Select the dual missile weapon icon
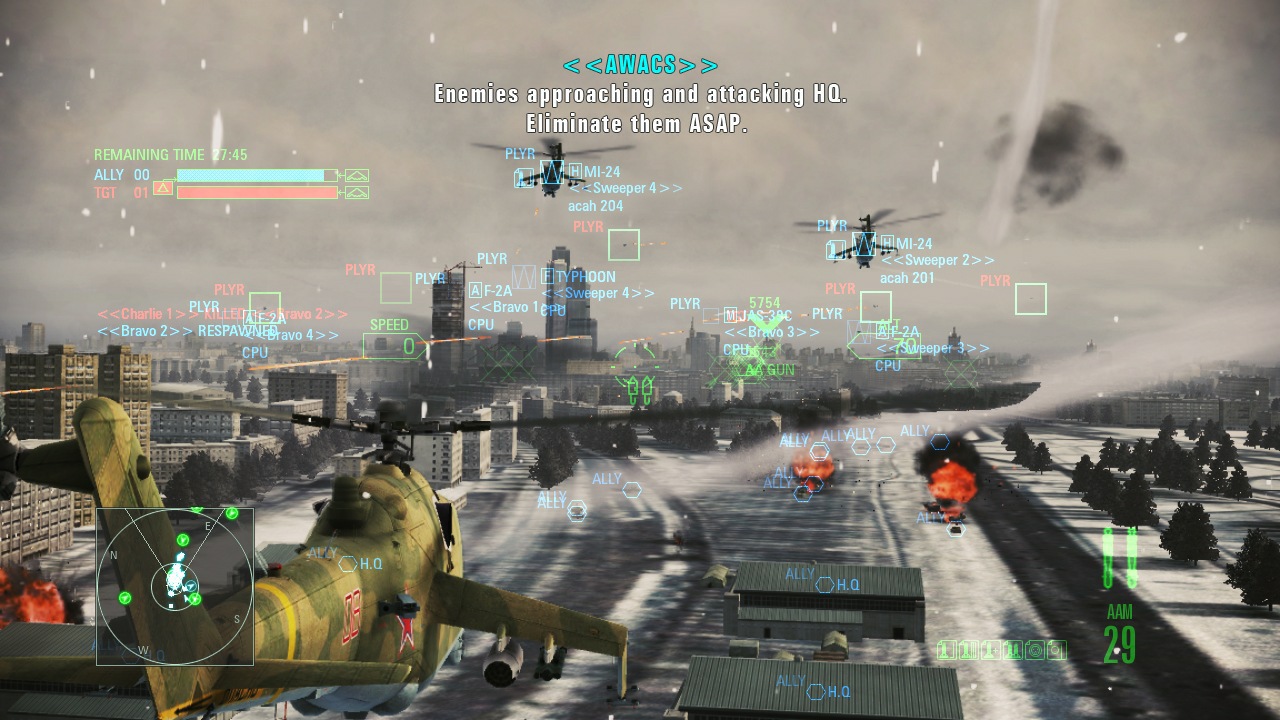1280x720 pixels. pos(1013,650)
